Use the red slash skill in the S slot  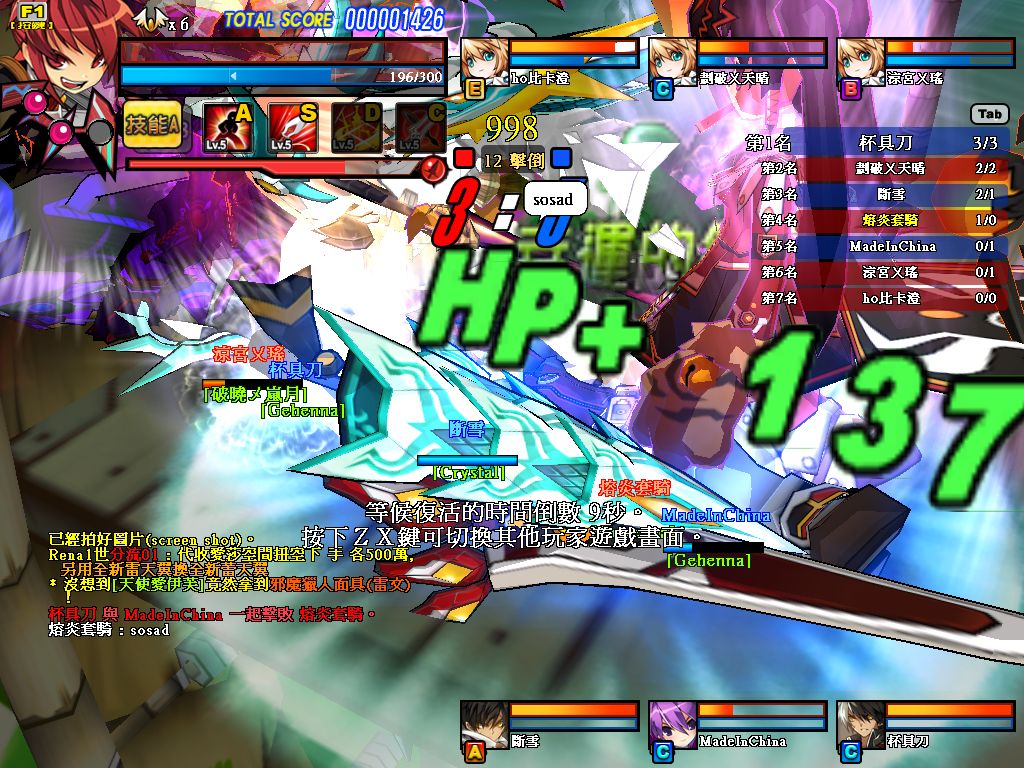click(x=292, y=128)
